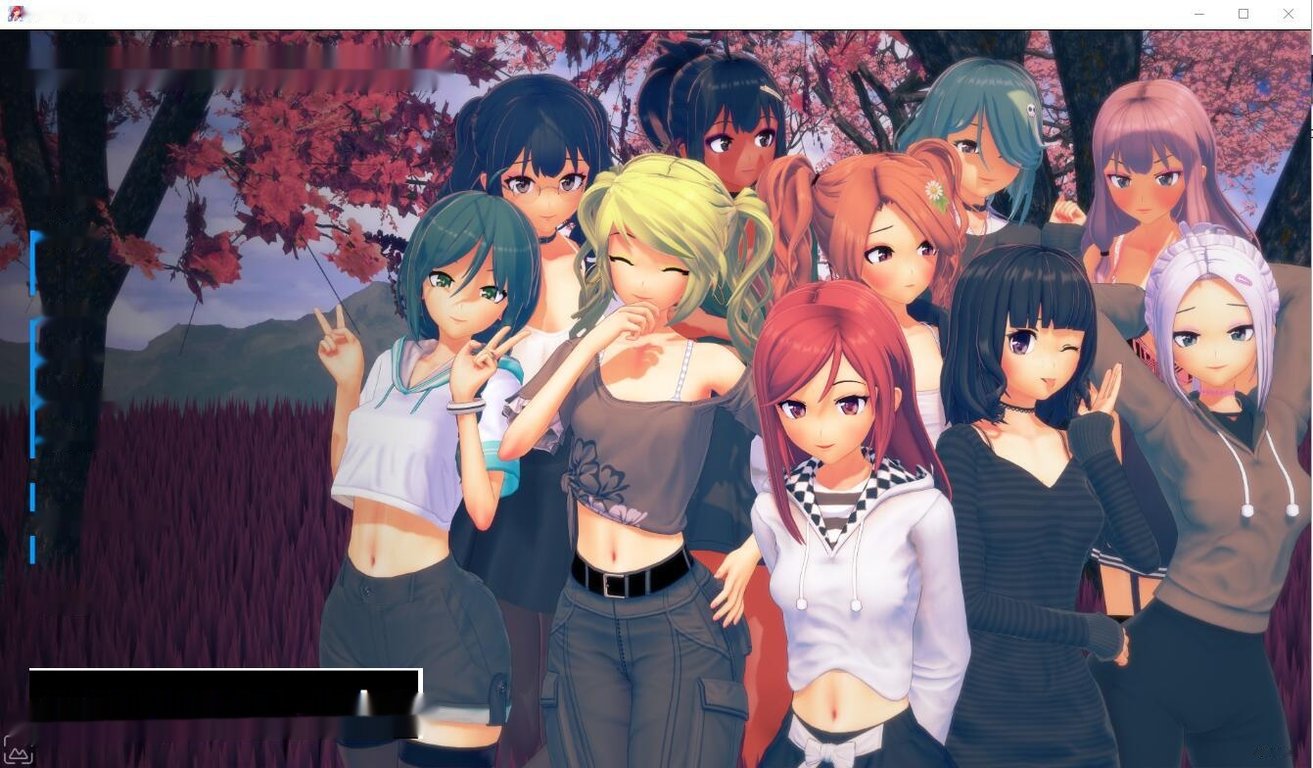Click the lowest blue marker in the sidebar
This screenshot has width=1313, height=768.
[x=33, y=550]
